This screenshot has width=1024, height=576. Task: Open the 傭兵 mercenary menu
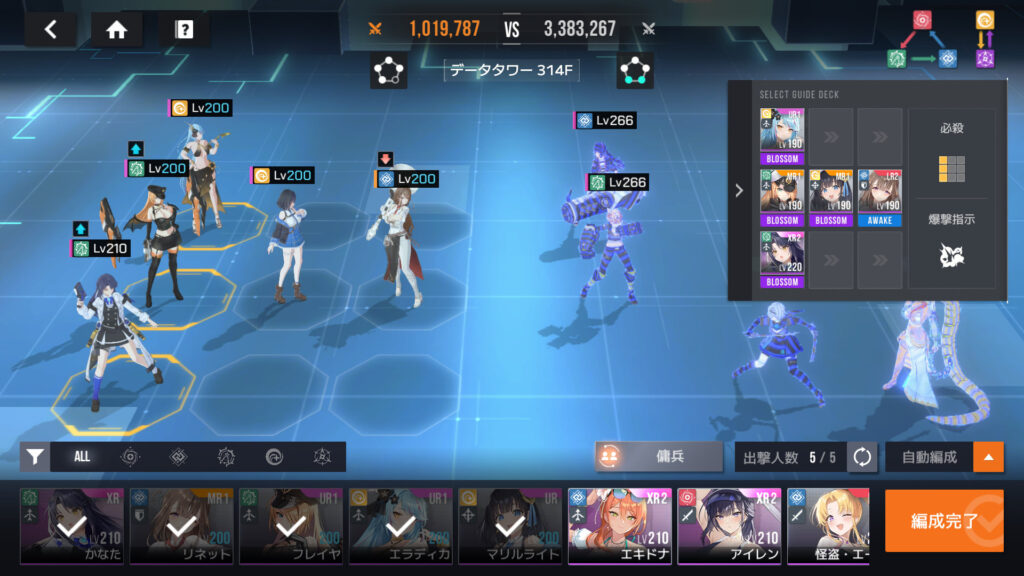(659, 456)
